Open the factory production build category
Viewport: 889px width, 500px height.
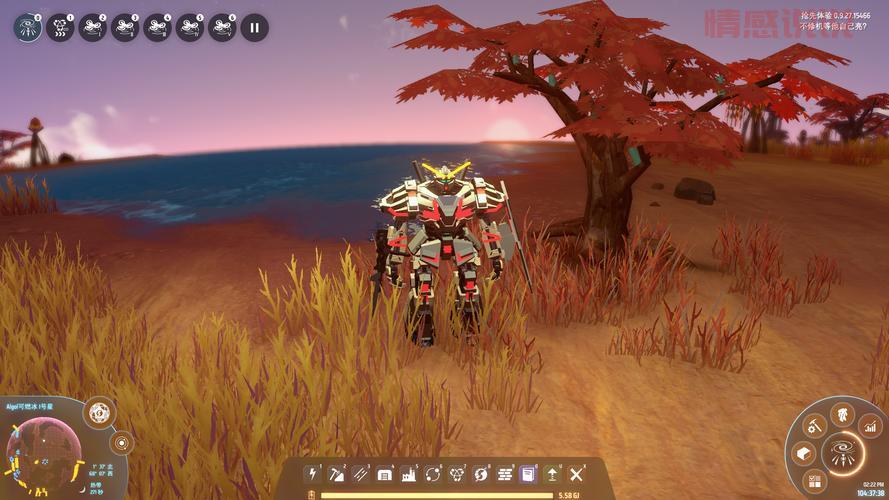pyautogui.click(x=409, y=473)
